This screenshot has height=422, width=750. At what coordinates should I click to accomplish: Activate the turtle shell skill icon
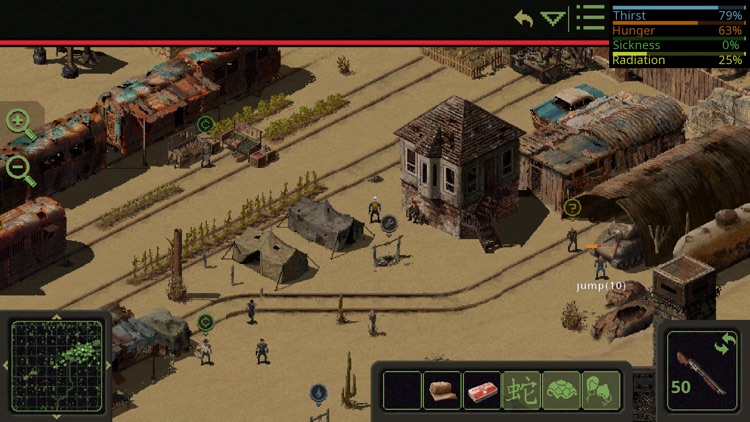(x=561, y=390)
